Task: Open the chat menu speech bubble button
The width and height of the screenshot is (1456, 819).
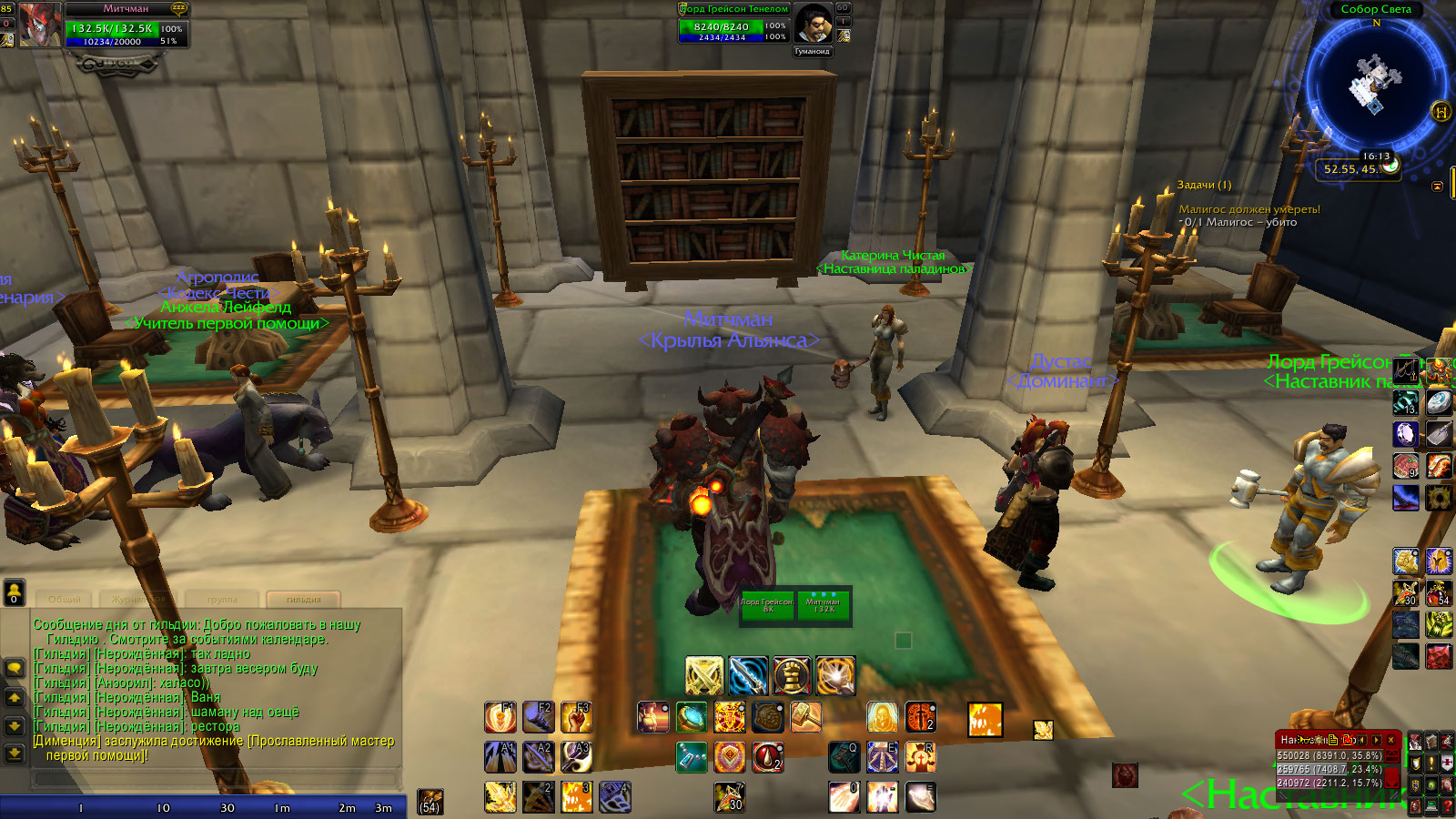Action: [15, 668]
